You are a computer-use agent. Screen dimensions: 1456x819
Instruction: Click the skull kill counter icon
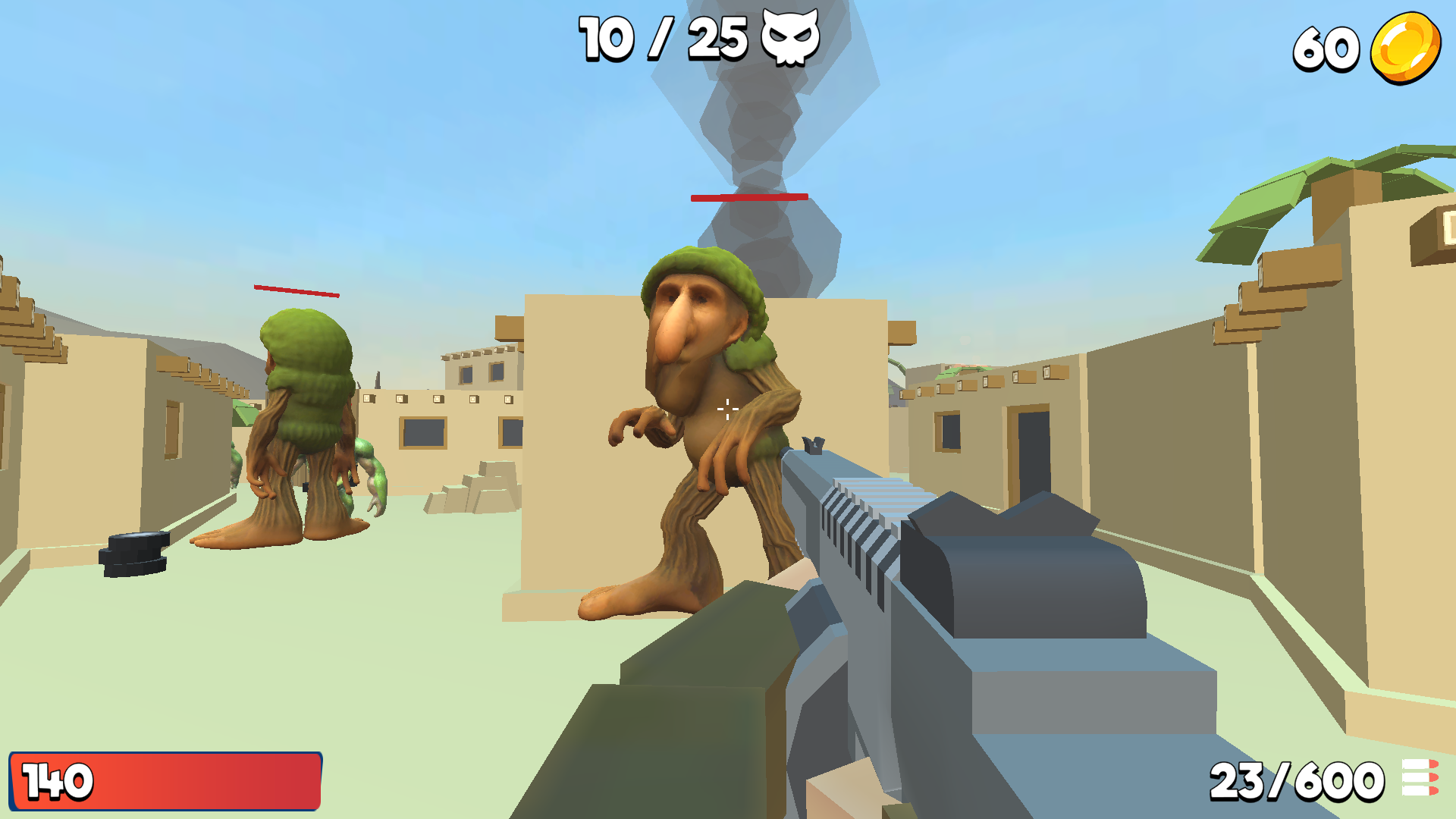[x=789, y=38]
